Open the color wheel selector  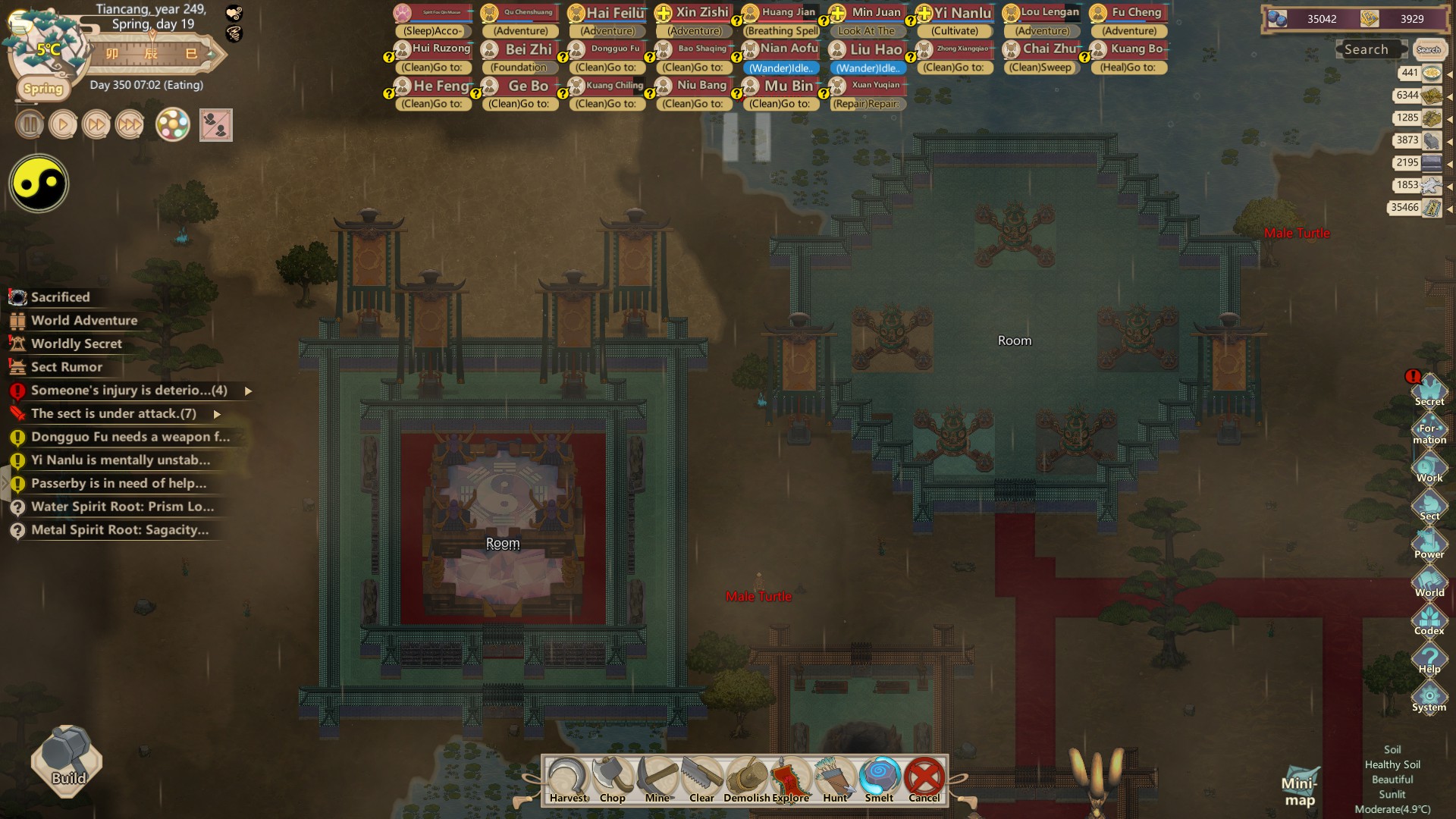click(173, 124)
